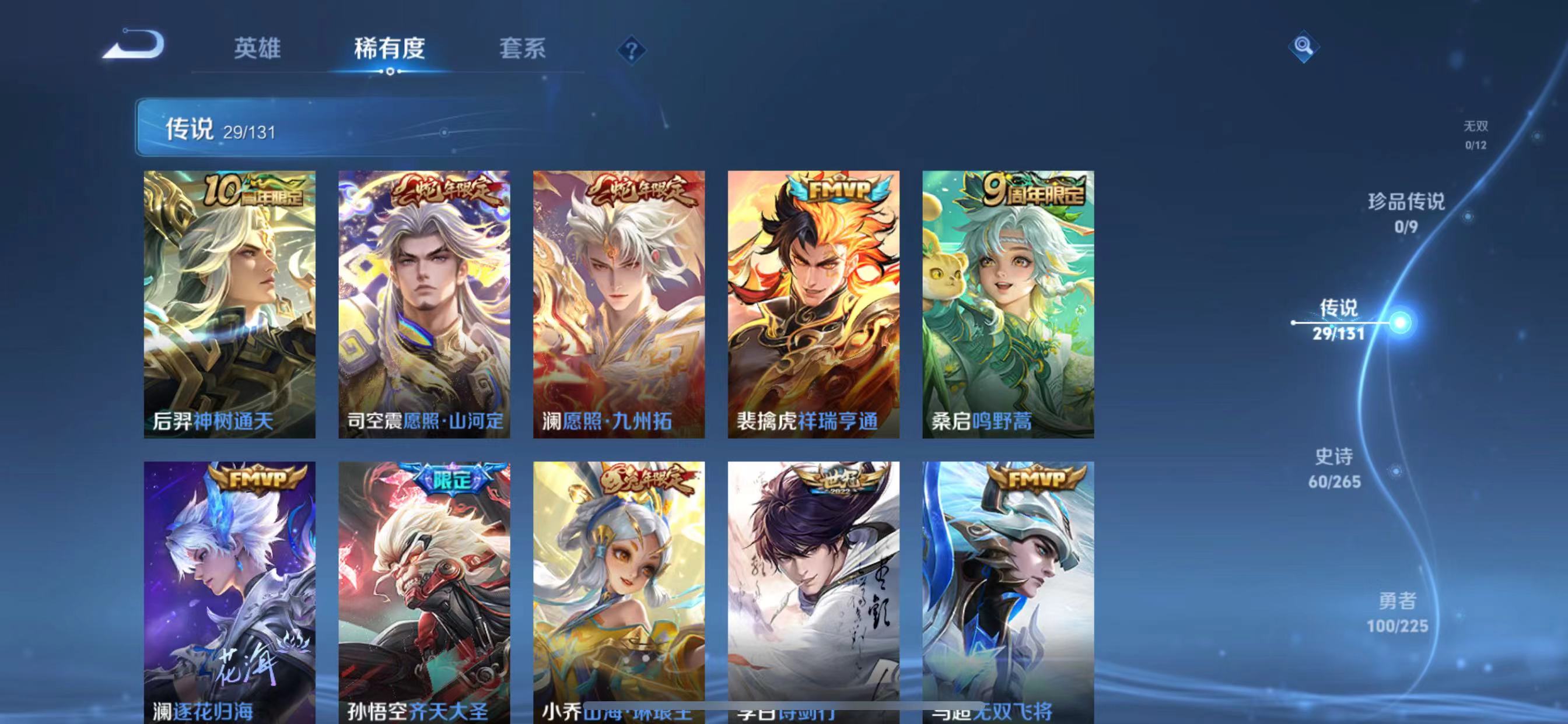The width and height of the screenshot is (1568, 724).
Task: Open the 小乔山海·琳琅生 skin thumbnail
Action: tap(618, 584)
